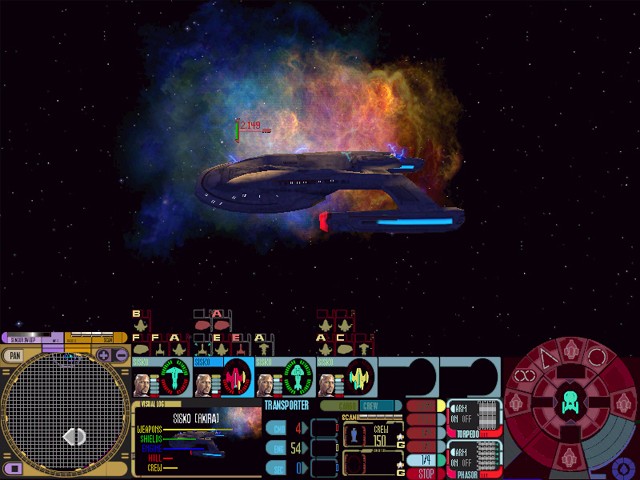Select the infinity loop maneuver on the wheel
This screenshot has width=640, height=480.
click(526, 378)
